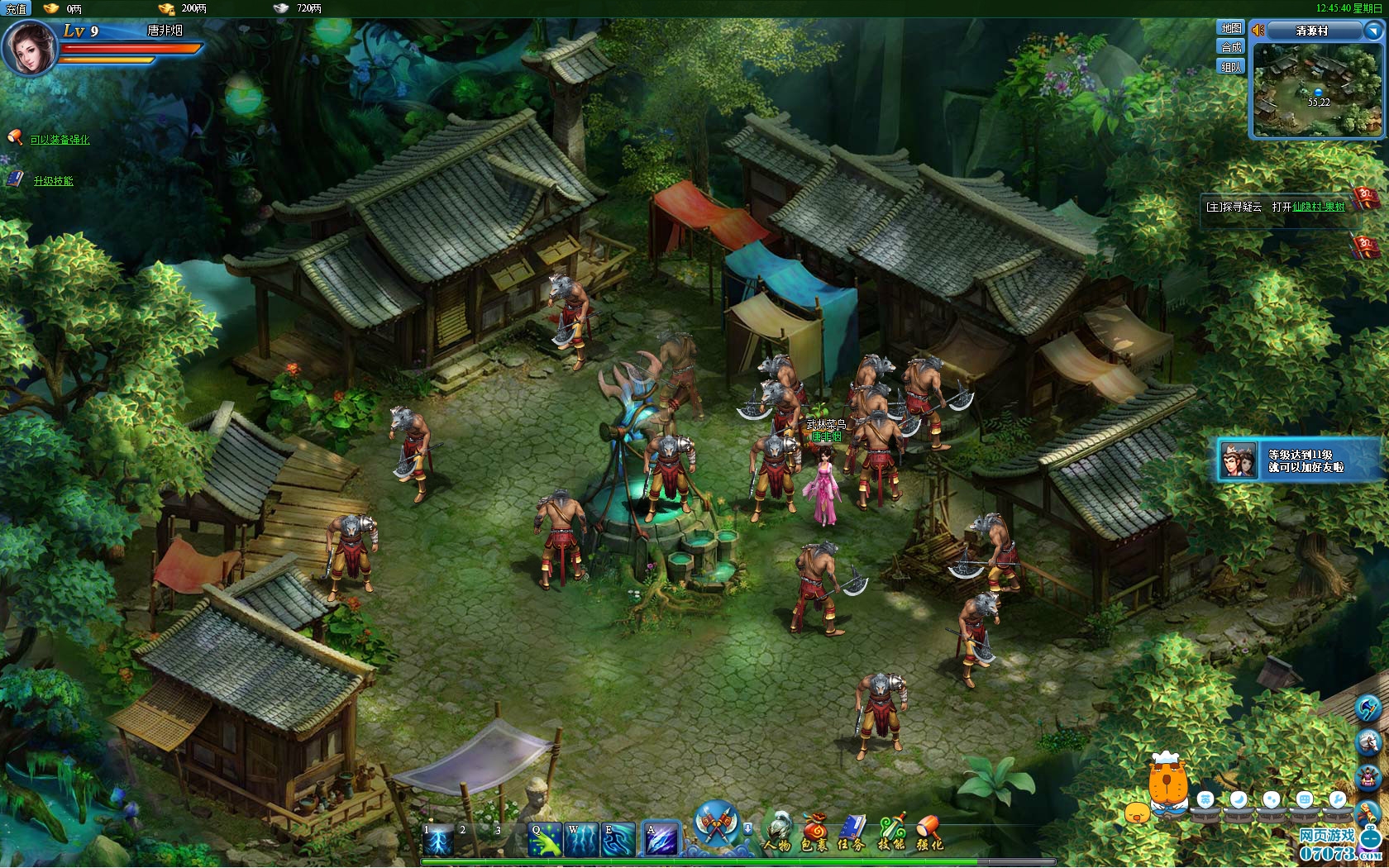Click the player portrait avatar

coord(30,47)
